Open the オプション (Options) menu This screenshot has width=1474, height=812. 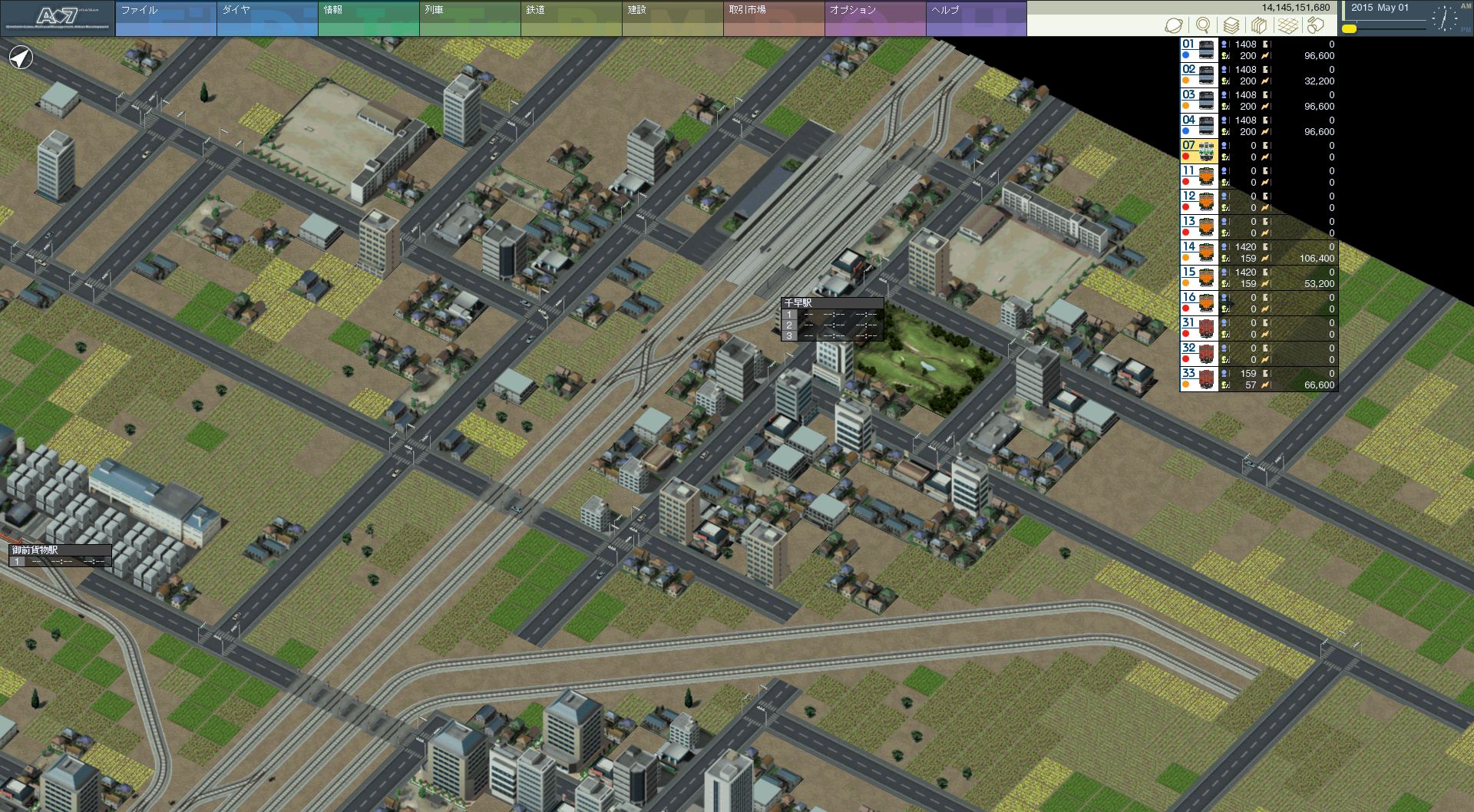point(875,18)
